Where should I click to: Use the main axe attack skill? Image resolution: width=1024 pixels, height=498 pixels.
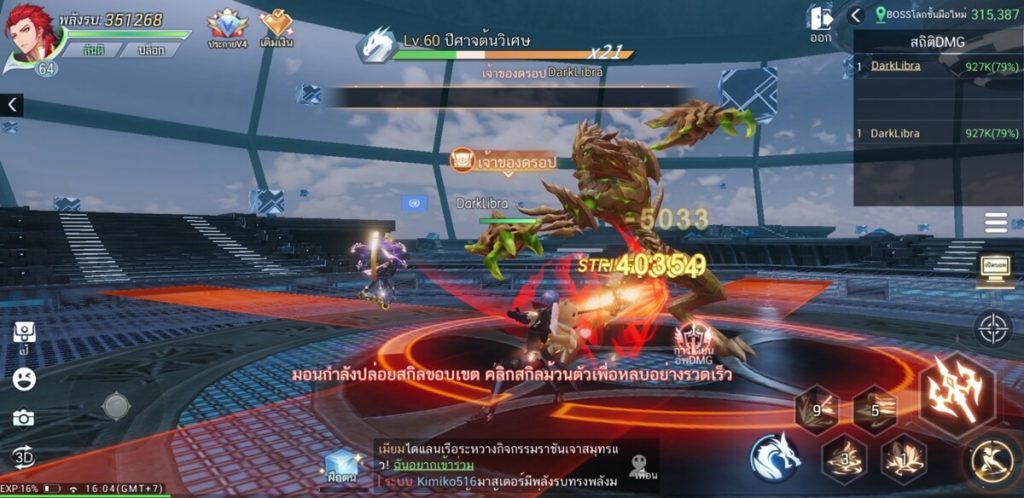click(x=956, y=390)
